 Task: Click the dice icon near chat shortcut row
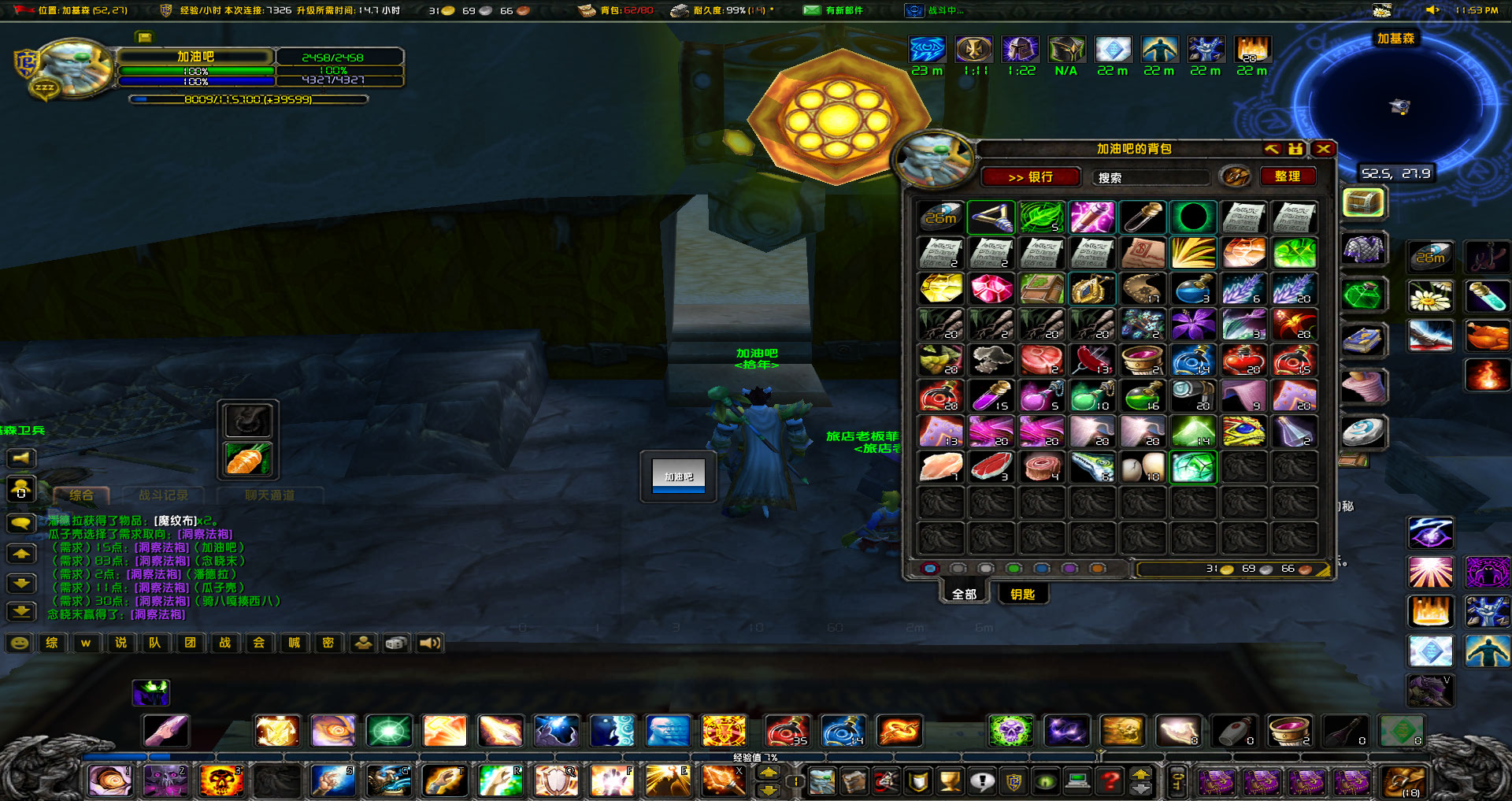tap(395, 643)
